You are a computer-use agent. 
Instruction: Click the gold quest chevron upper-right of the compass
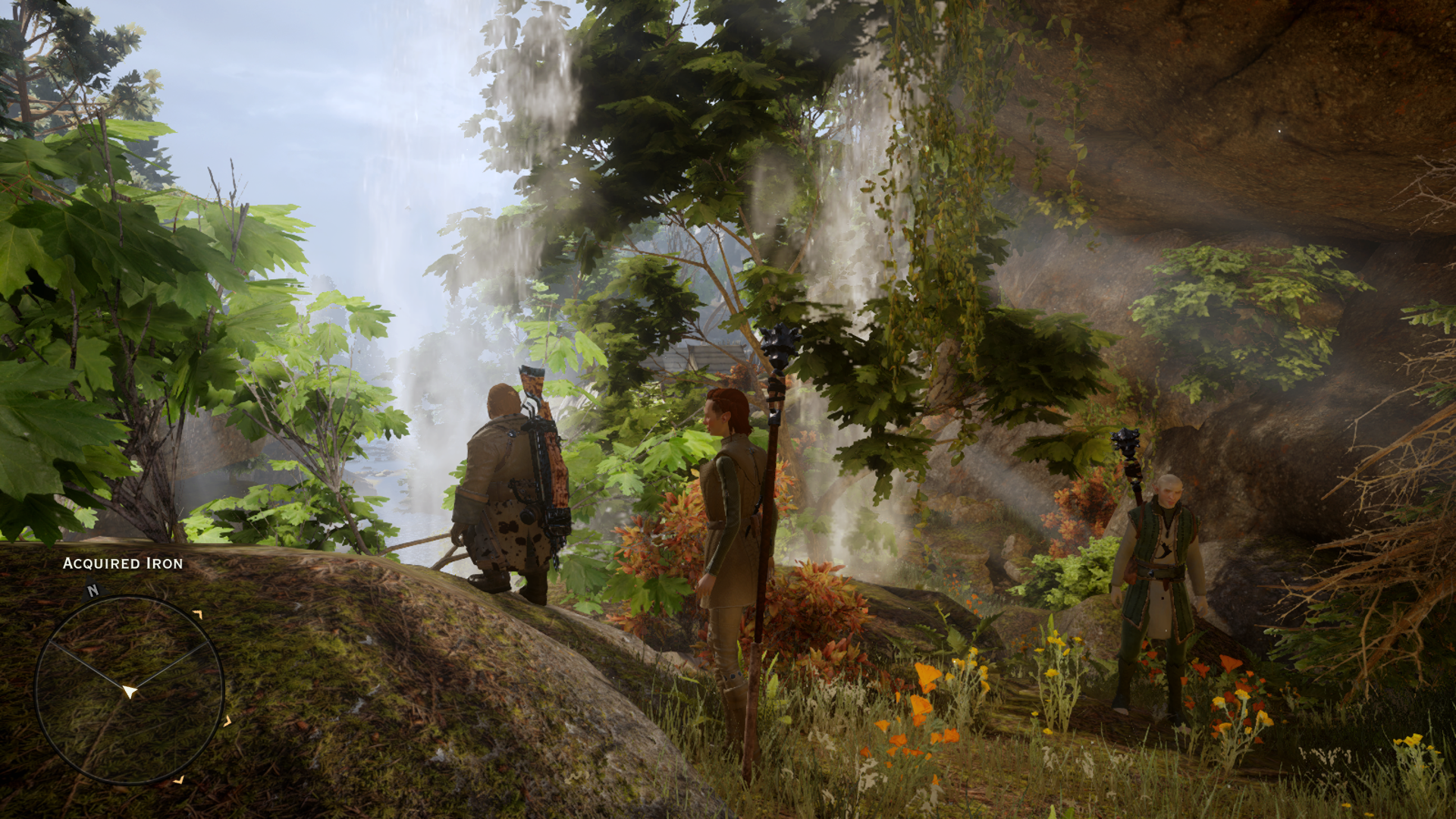point(198,614)
